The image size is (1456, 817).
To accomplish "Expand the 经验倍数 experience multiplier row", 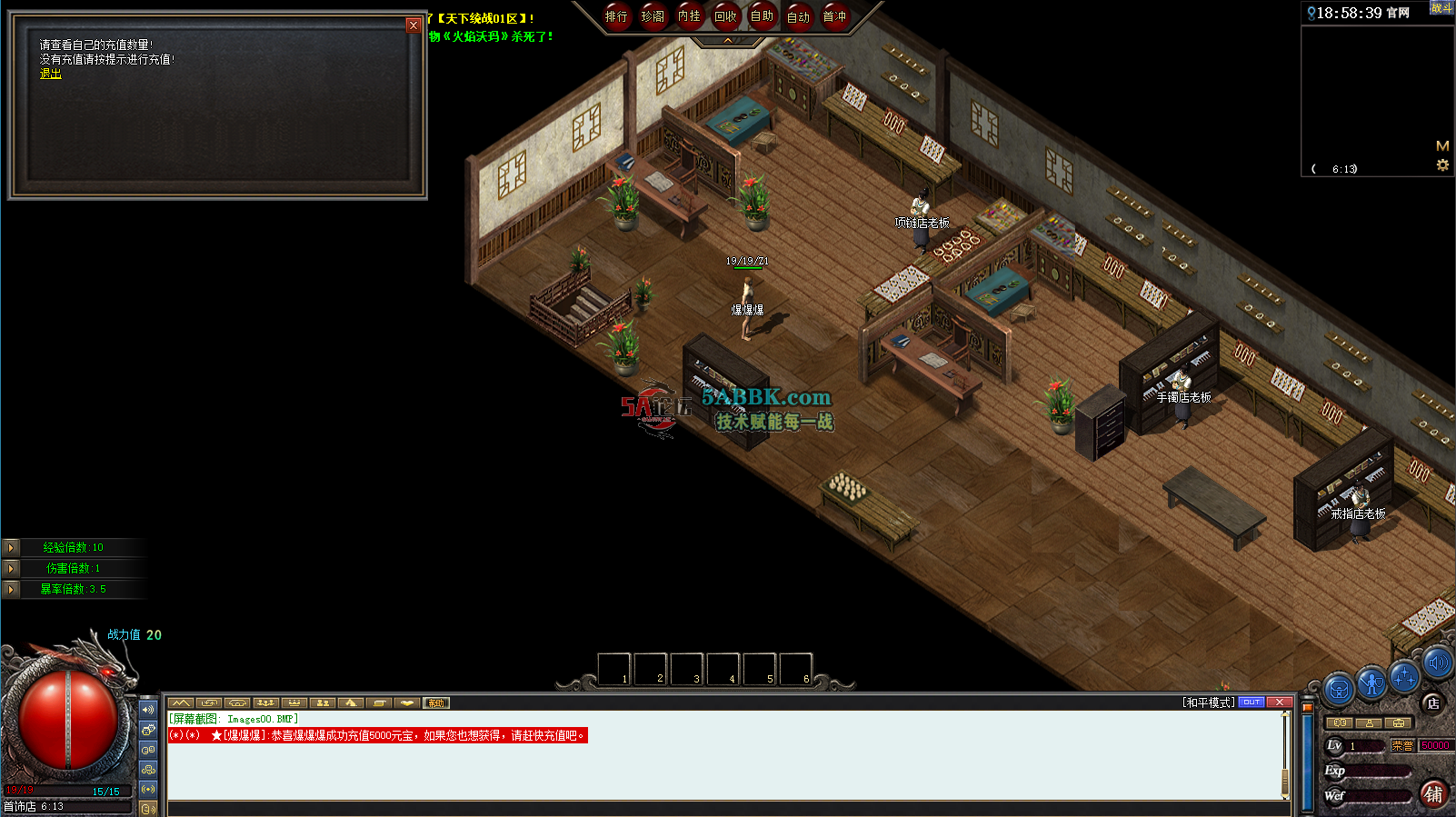I will (11, 547).
